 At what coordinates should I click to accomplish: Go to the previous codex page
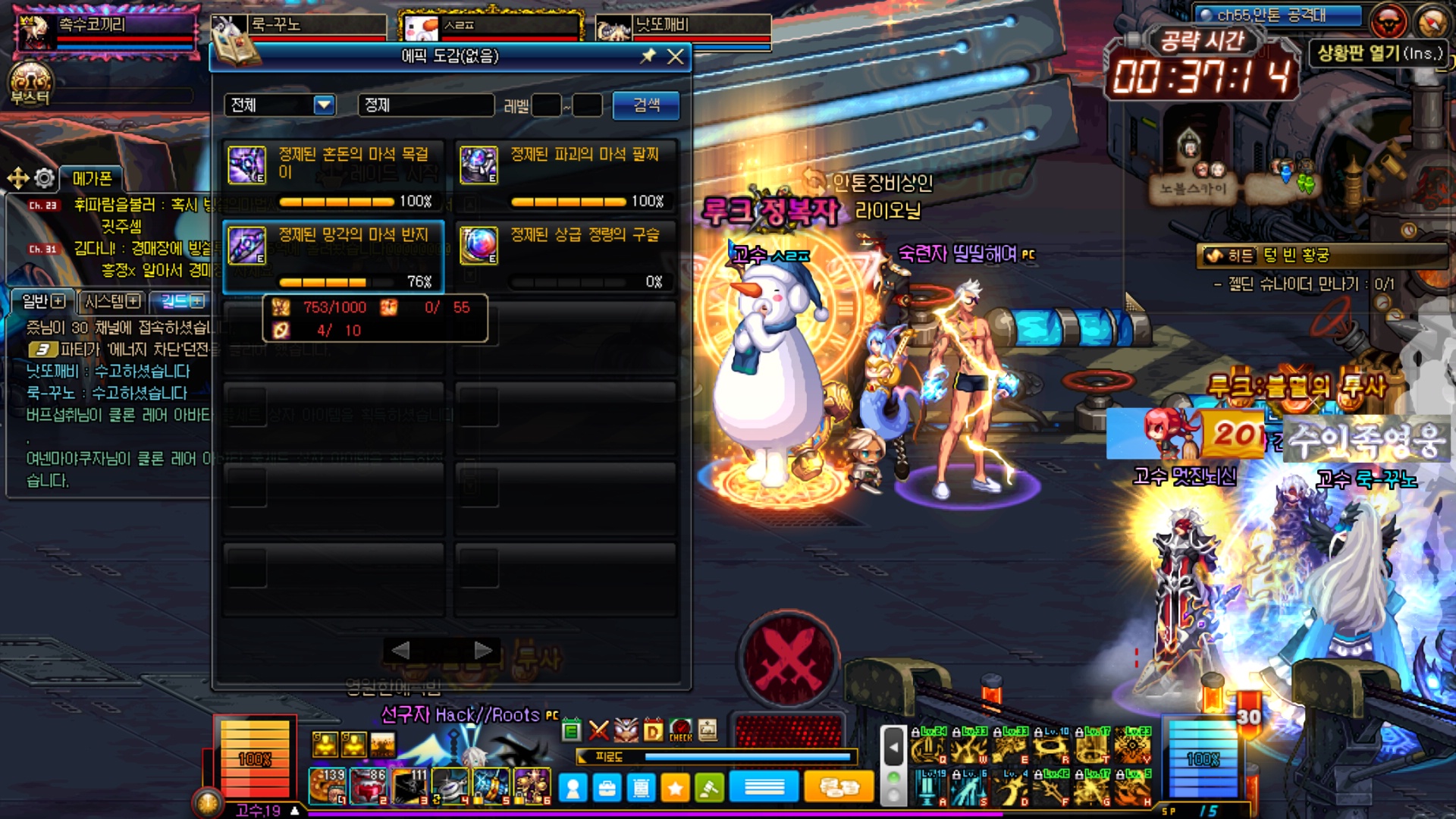click(x=401, y=650)
